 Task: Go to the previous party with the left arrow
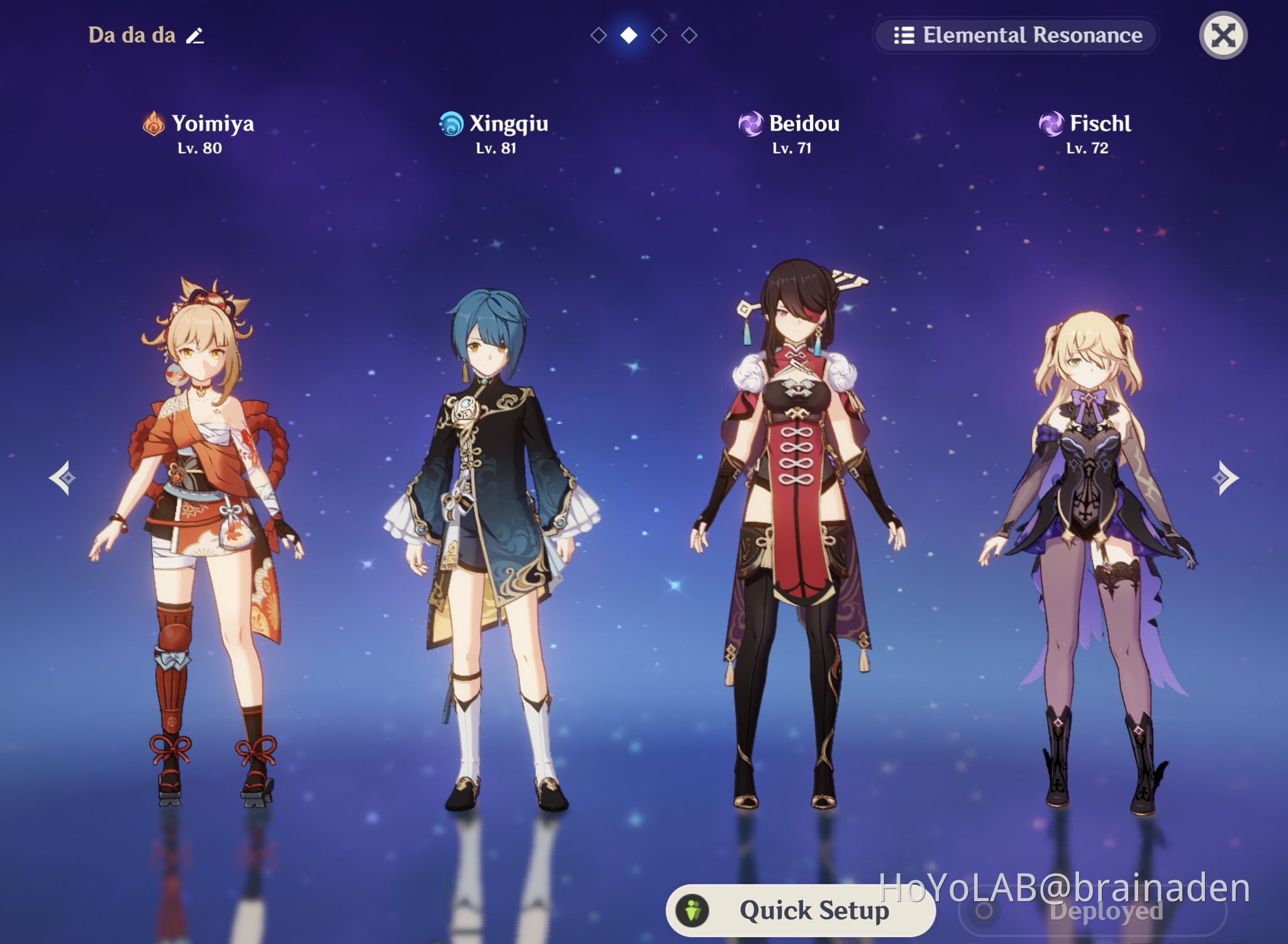(63, 478)
